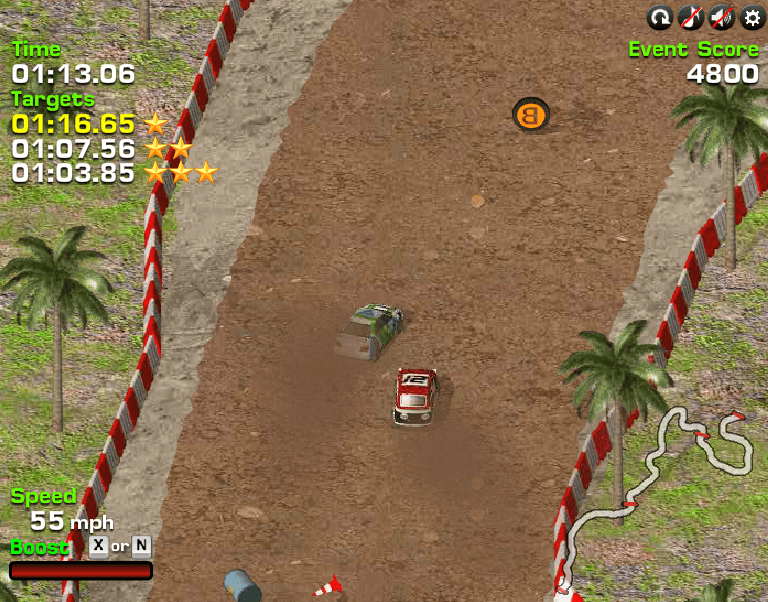Viewport: 768px width, 602px height.
Task: Toggle the muted speaker sound effects button
Action: [720, 17]
